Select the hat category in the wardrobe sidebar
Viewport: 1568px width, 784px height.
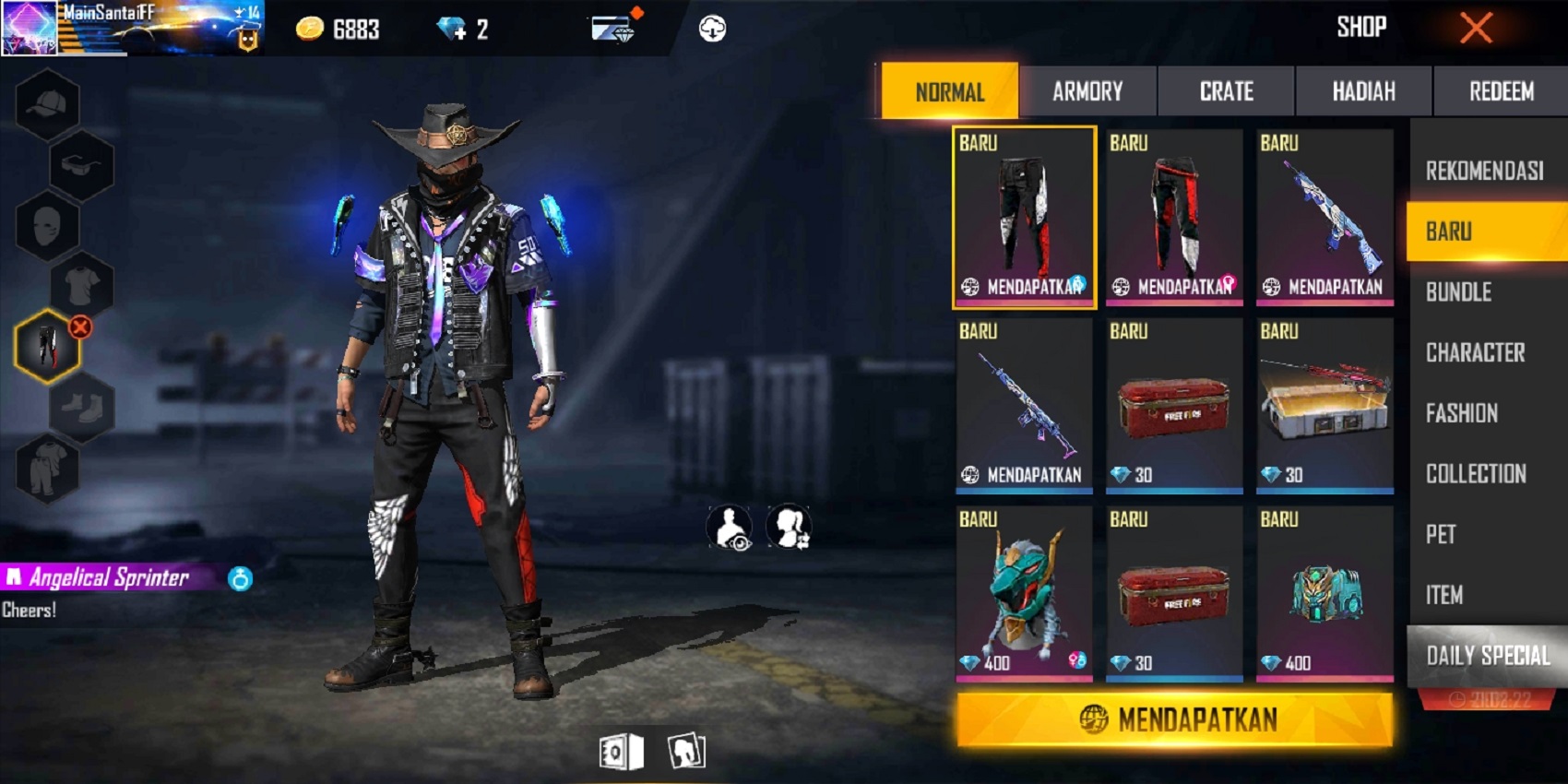coord(48,103)
